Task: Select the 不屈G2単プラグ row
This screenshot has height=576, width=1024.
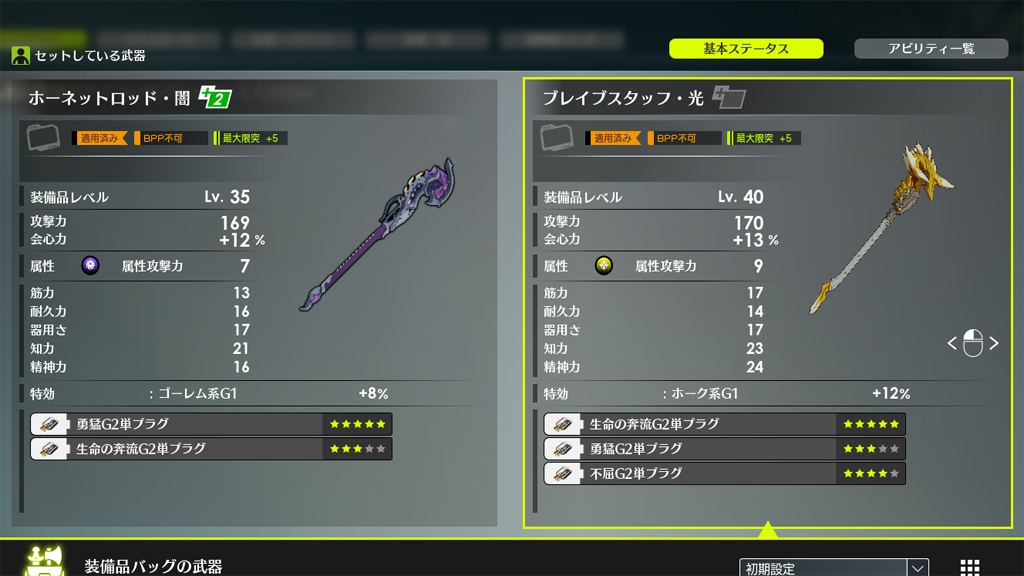Action: (x=724, y=473)
